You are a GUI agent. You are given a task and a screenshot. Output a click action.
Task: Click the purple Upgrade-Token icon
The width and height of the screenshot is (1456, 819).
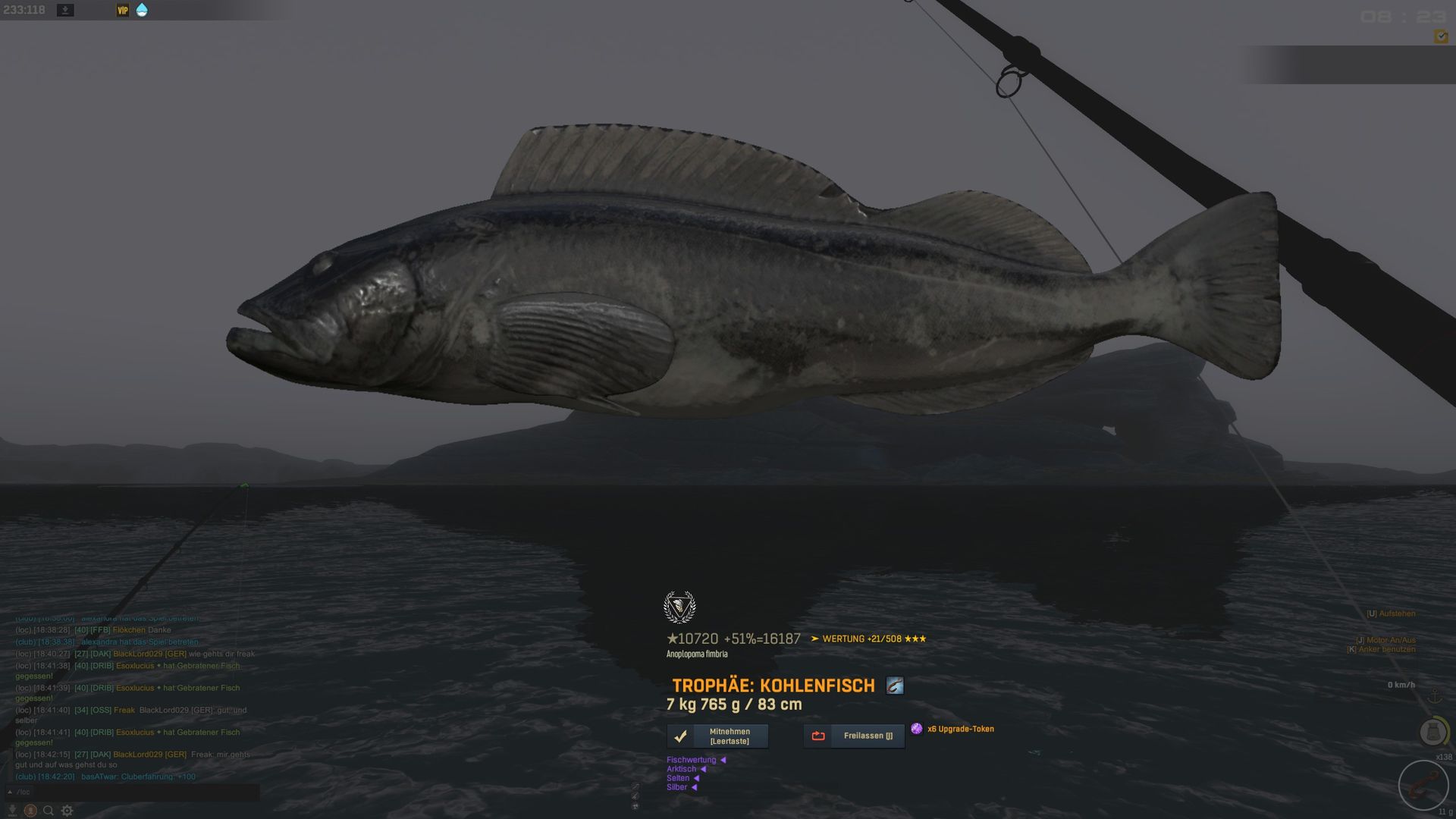point(917,729)
